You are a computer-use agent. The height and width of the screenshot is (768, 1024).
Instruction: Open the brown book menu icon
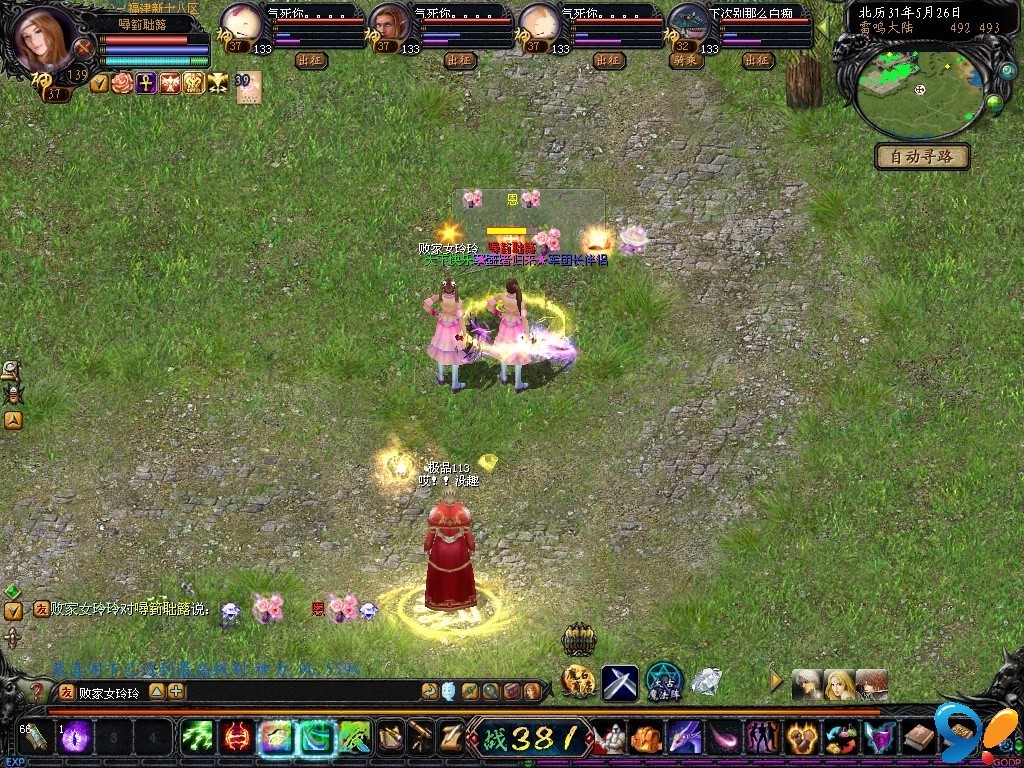coord(918,738)
